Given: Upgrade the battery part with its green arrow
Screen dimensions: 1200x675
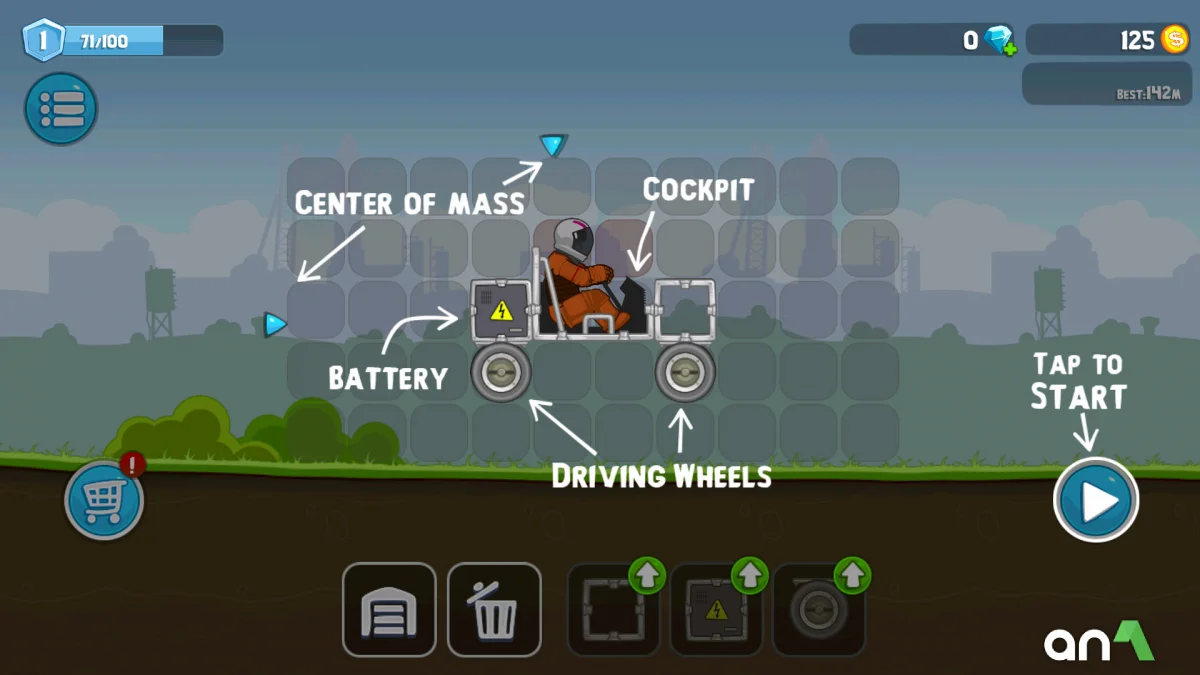Looking at the screenshot, I should (x=750, y=575).
